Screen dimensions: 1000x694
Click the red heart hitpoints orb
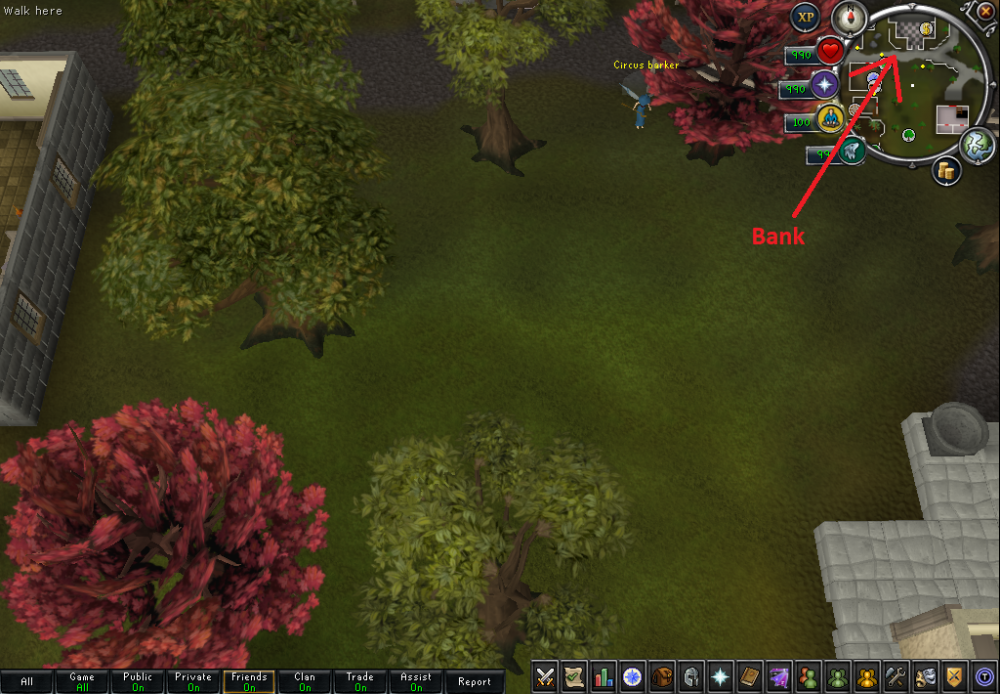(830, 51)
